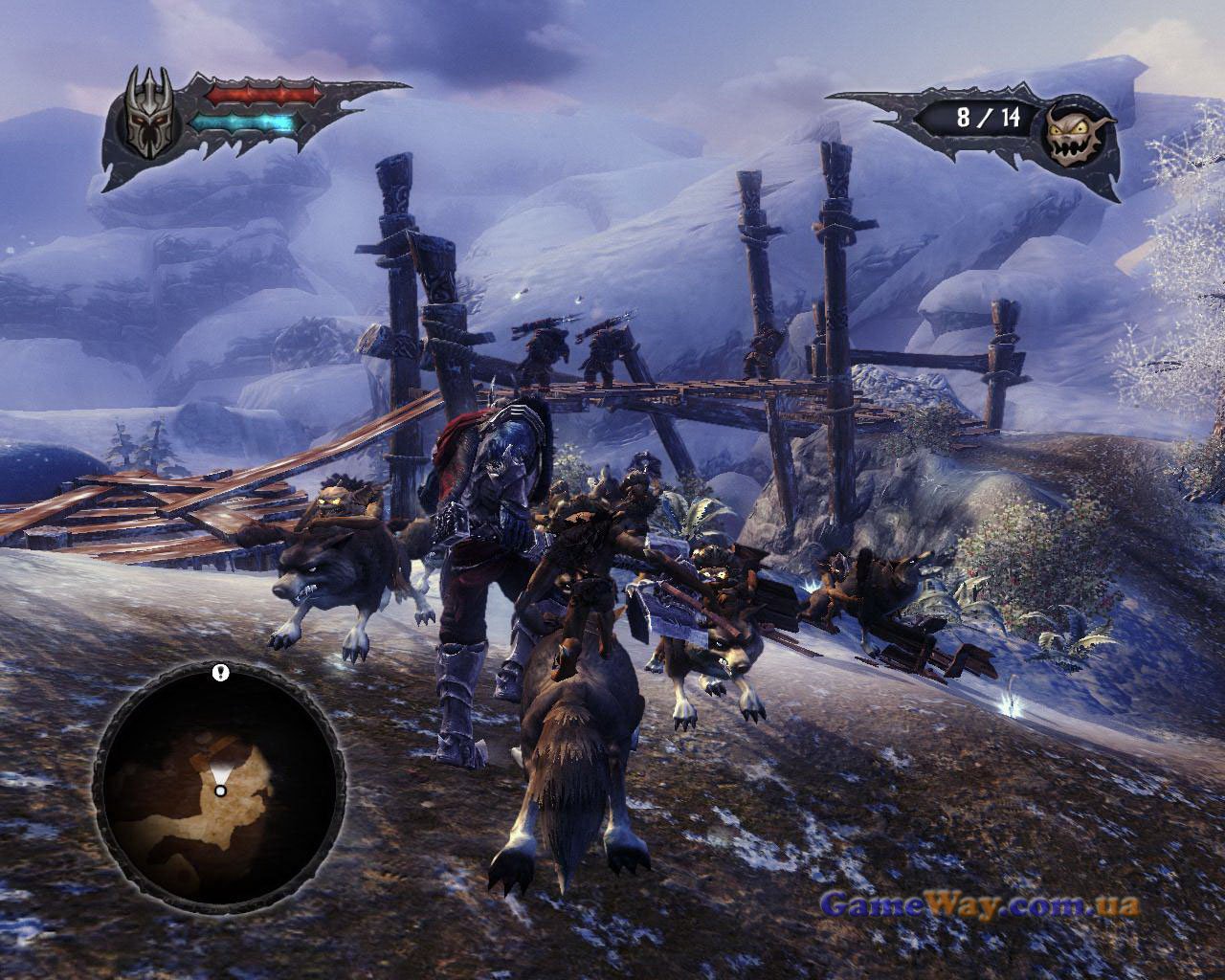Click the objective marker atop the minimap
Viewport: 1225px width, 980px height.
point(222,673)
